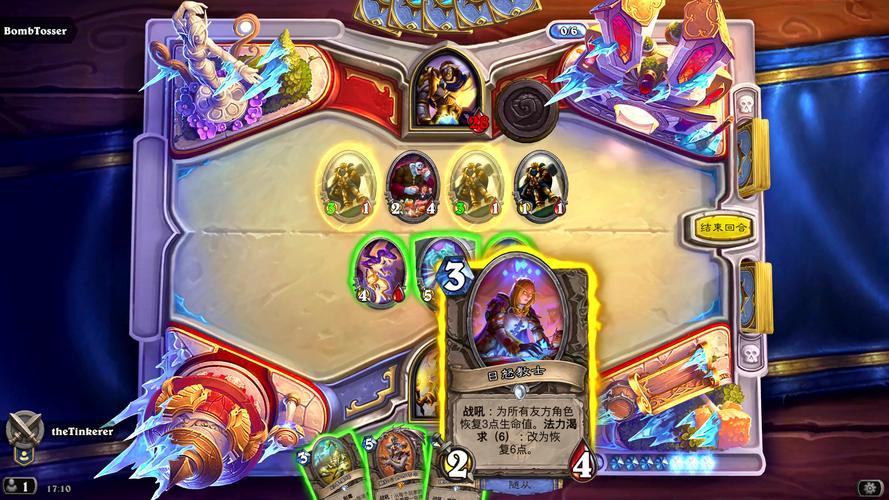
Task: Select the friendly purple minion with 4 attack
Action: point(376,271)
